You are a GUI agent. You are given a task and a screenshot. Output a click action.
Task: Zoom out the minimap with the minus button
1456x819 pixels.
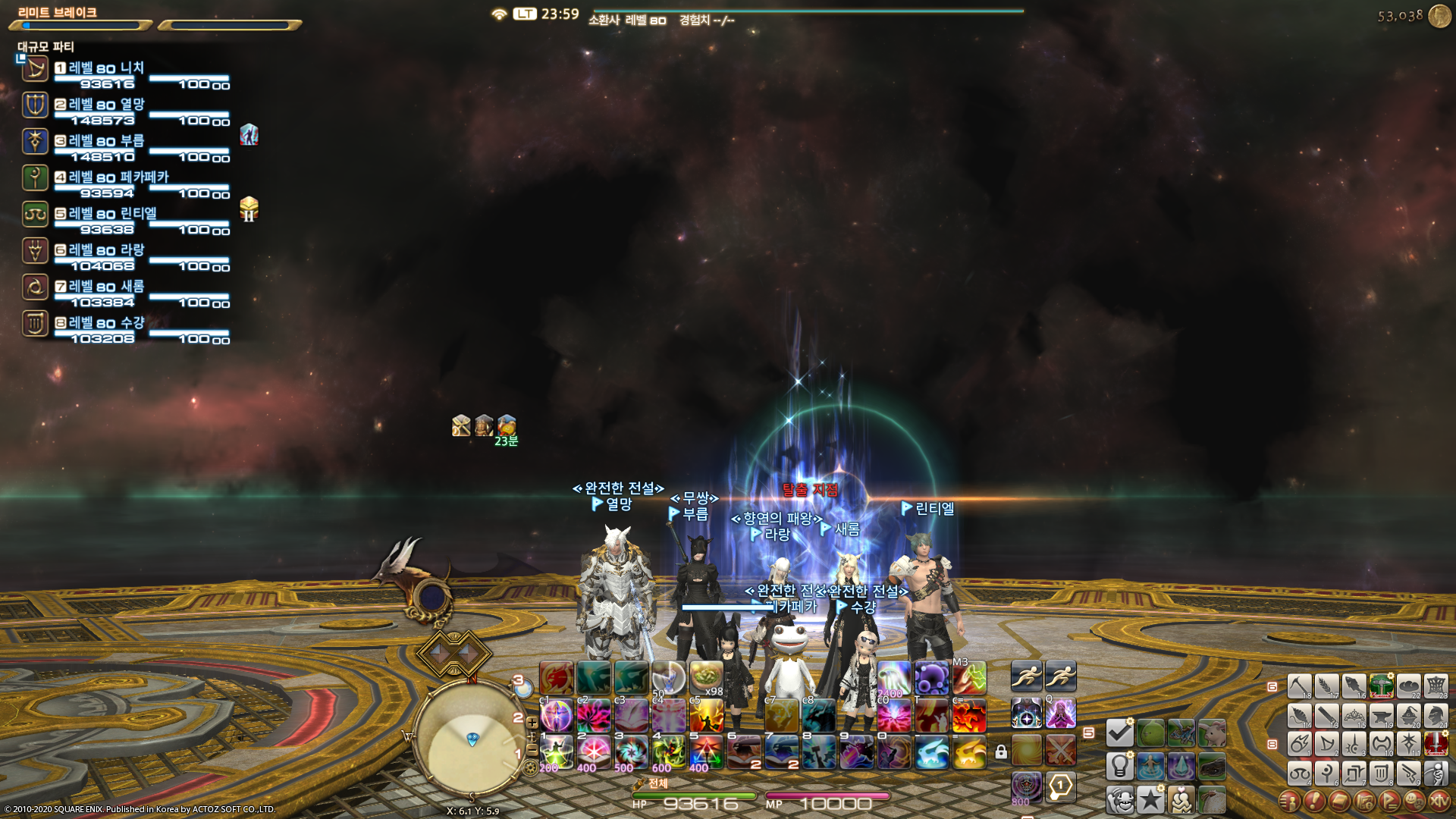click(x=532, y=749)
